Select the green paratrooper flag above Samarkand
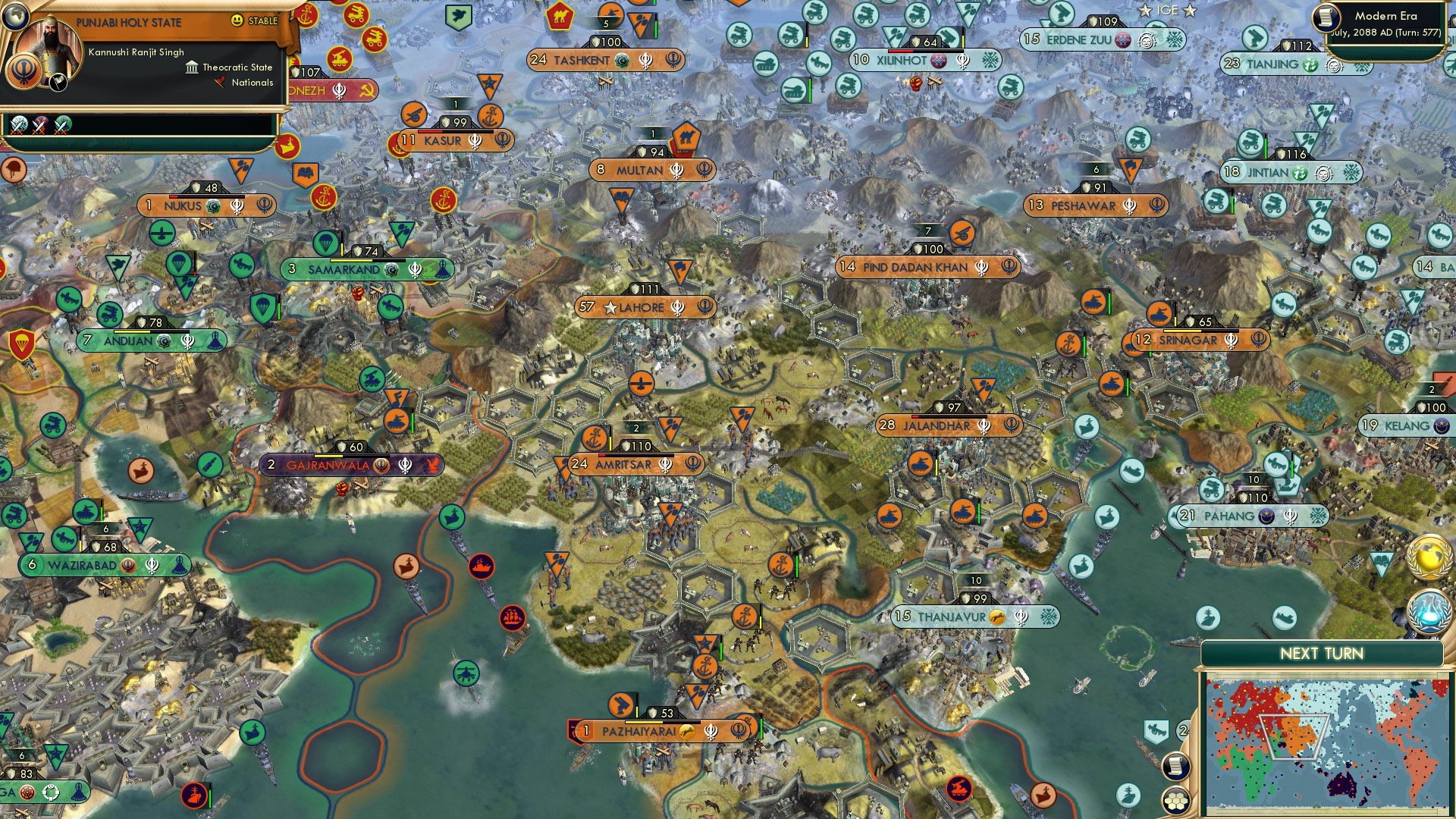This screenshot has width=1456, height=819. click(x=325, y=244)
